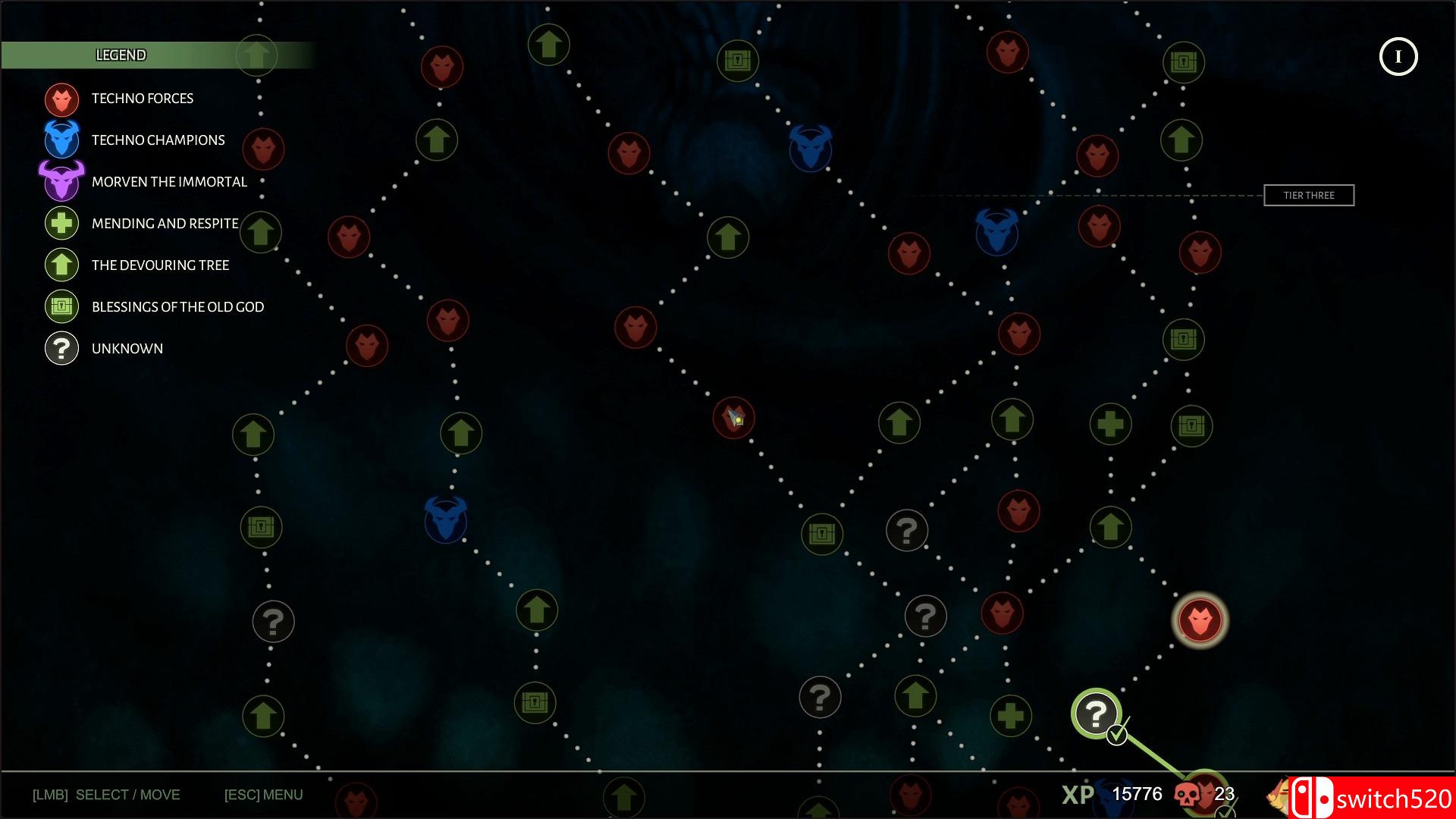Click the TIER THREE boundary label
Image resolution: width=1456 pixels, height=819 pixels.
pyautogui.click(x=1308, y=195)
